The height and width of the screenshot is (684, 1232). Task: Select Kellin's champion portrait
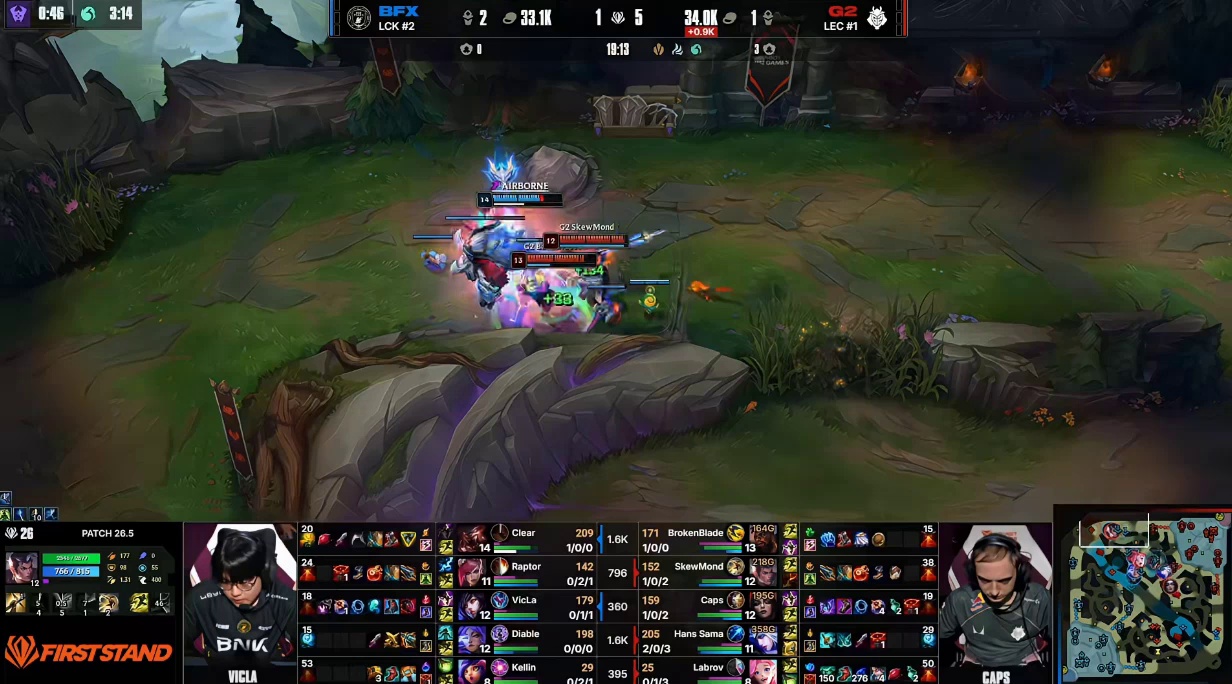pyautogui.click(x=470, y=671)
